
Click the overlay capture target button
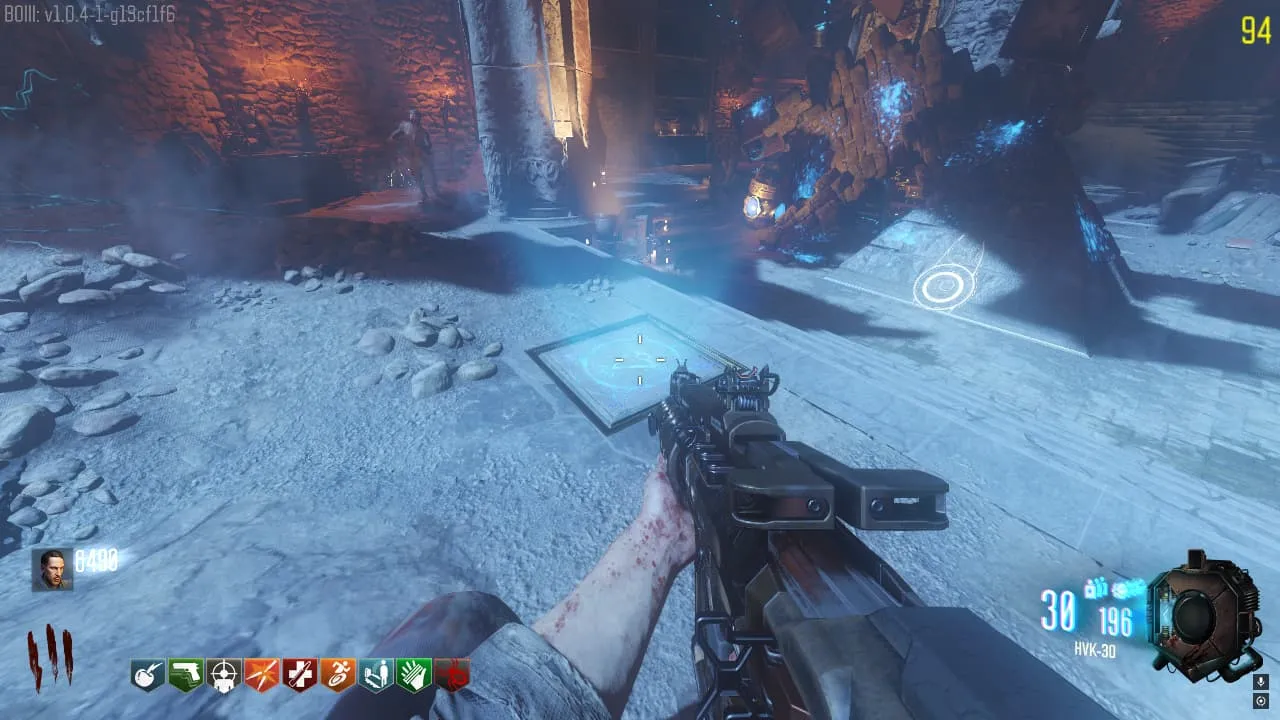[1261, 701]
